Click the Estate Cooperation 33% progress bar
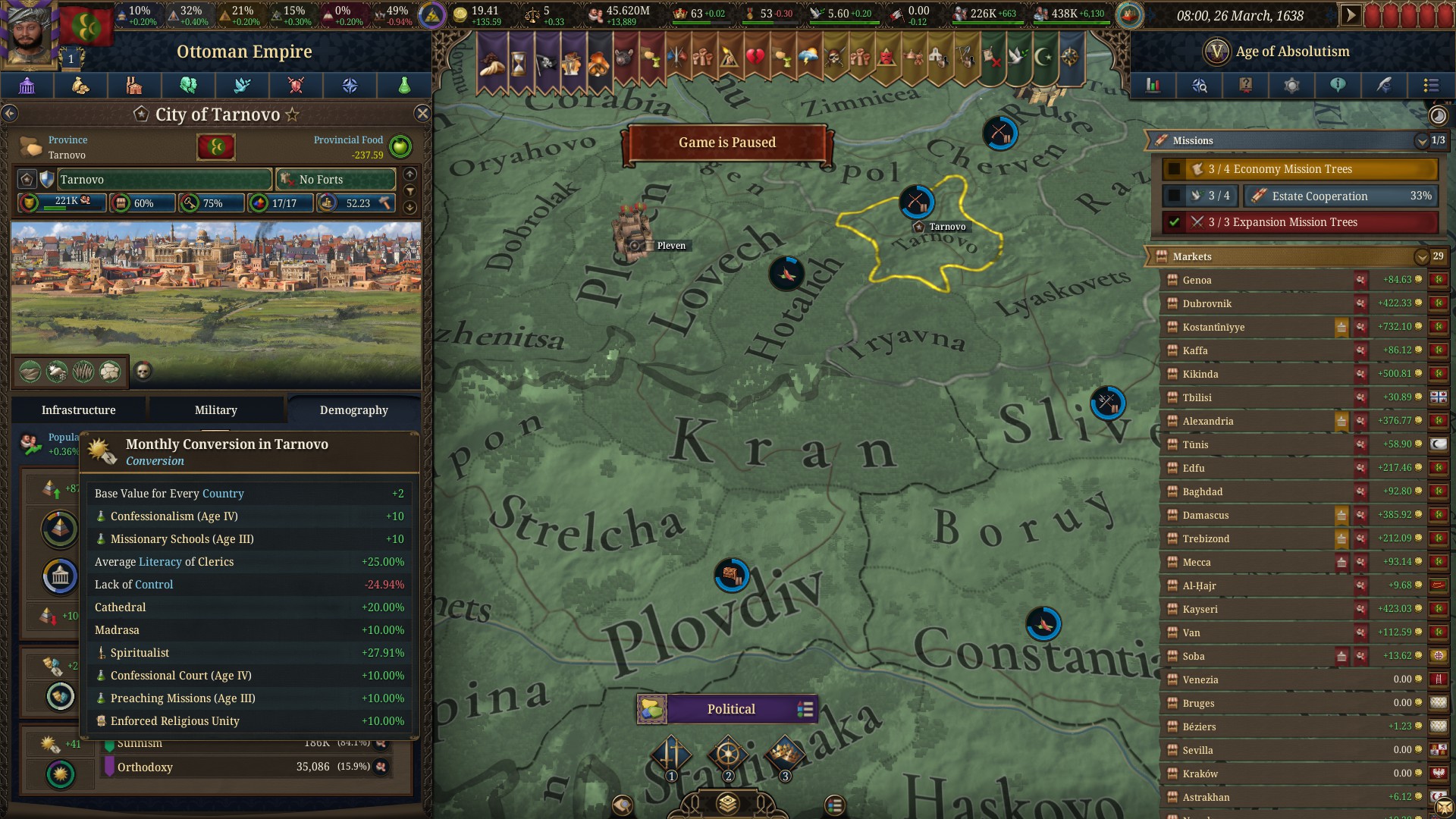Viewport: 1456px width, 819px height. pos(1341,196)
